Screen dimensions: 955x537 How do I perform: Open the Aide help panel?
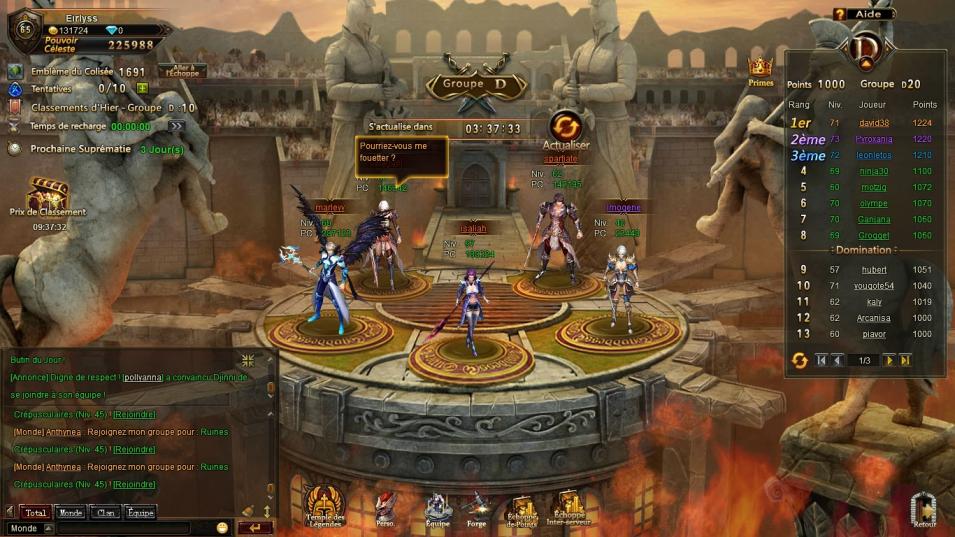click(x=863, y=14)
